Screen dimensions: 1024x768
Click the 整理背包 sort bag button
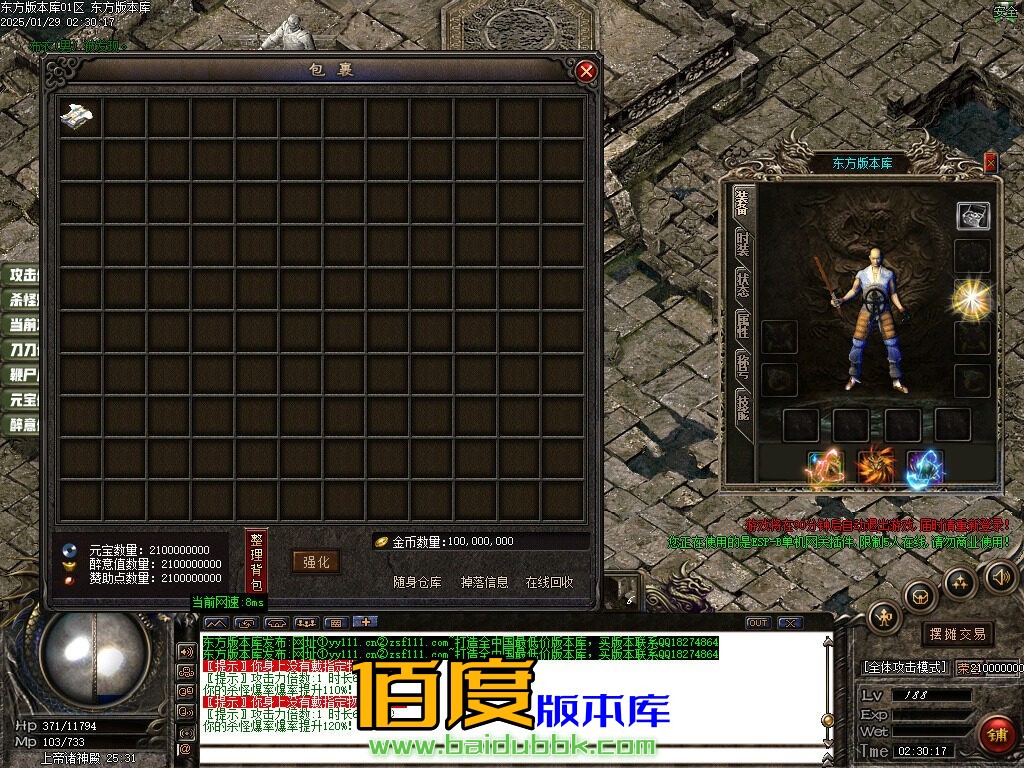(256, 562)
